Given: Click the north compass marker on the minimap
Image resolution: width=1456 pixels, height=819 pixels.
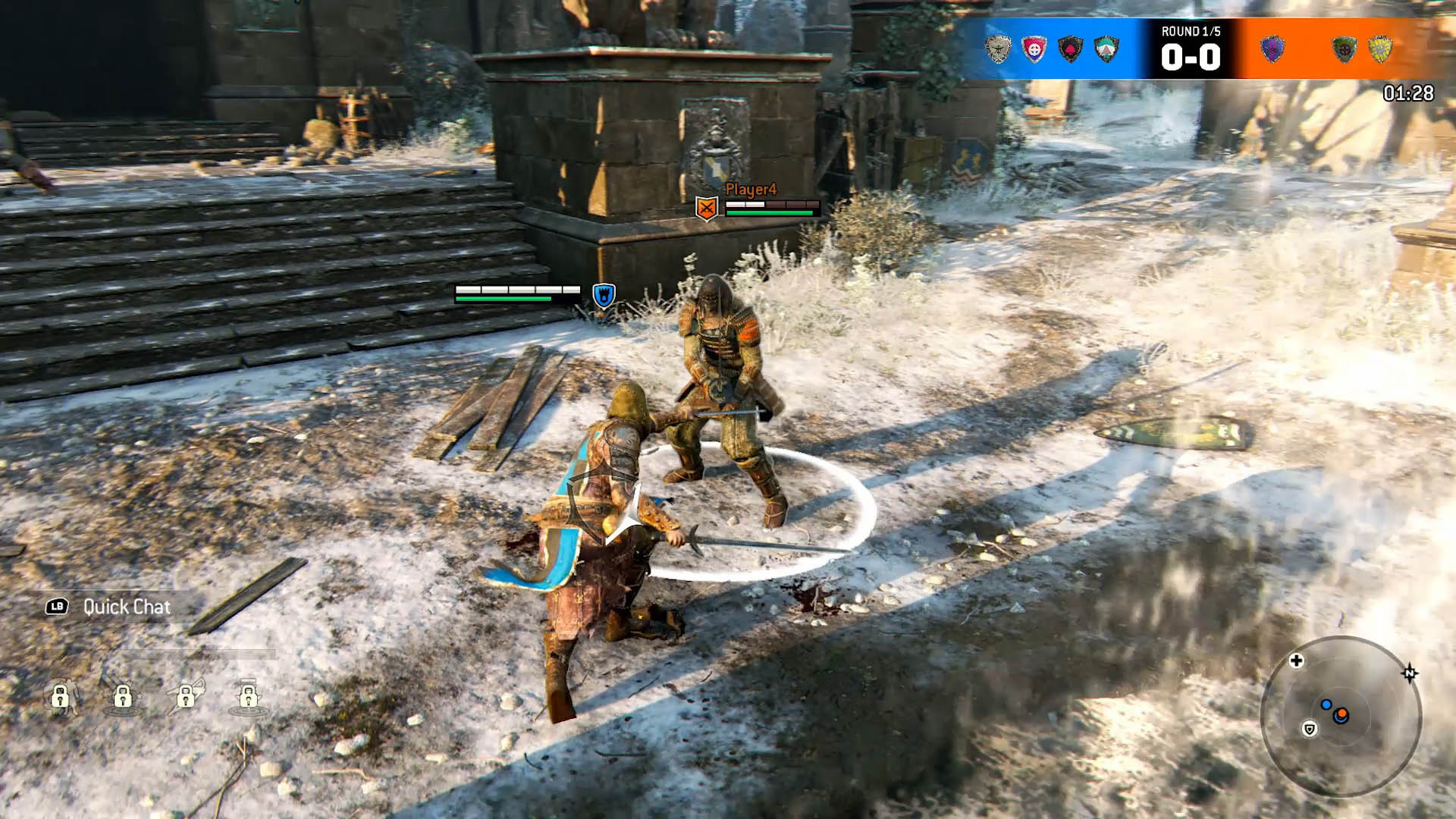Looking at the screenshot, I should click(1410, 673).
